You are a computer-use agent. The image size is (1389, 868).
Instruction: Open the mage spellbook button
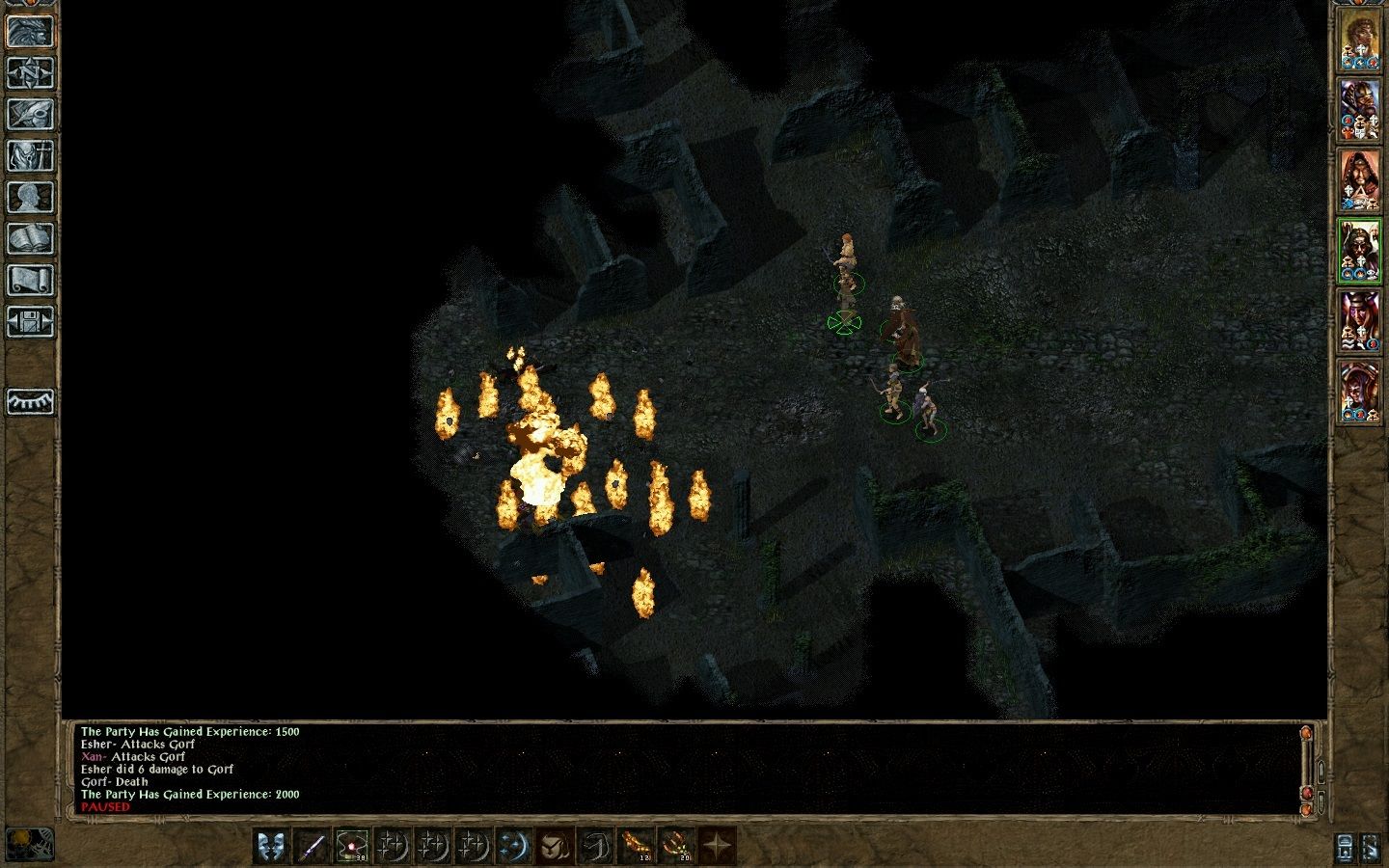(x=30, y=238)
